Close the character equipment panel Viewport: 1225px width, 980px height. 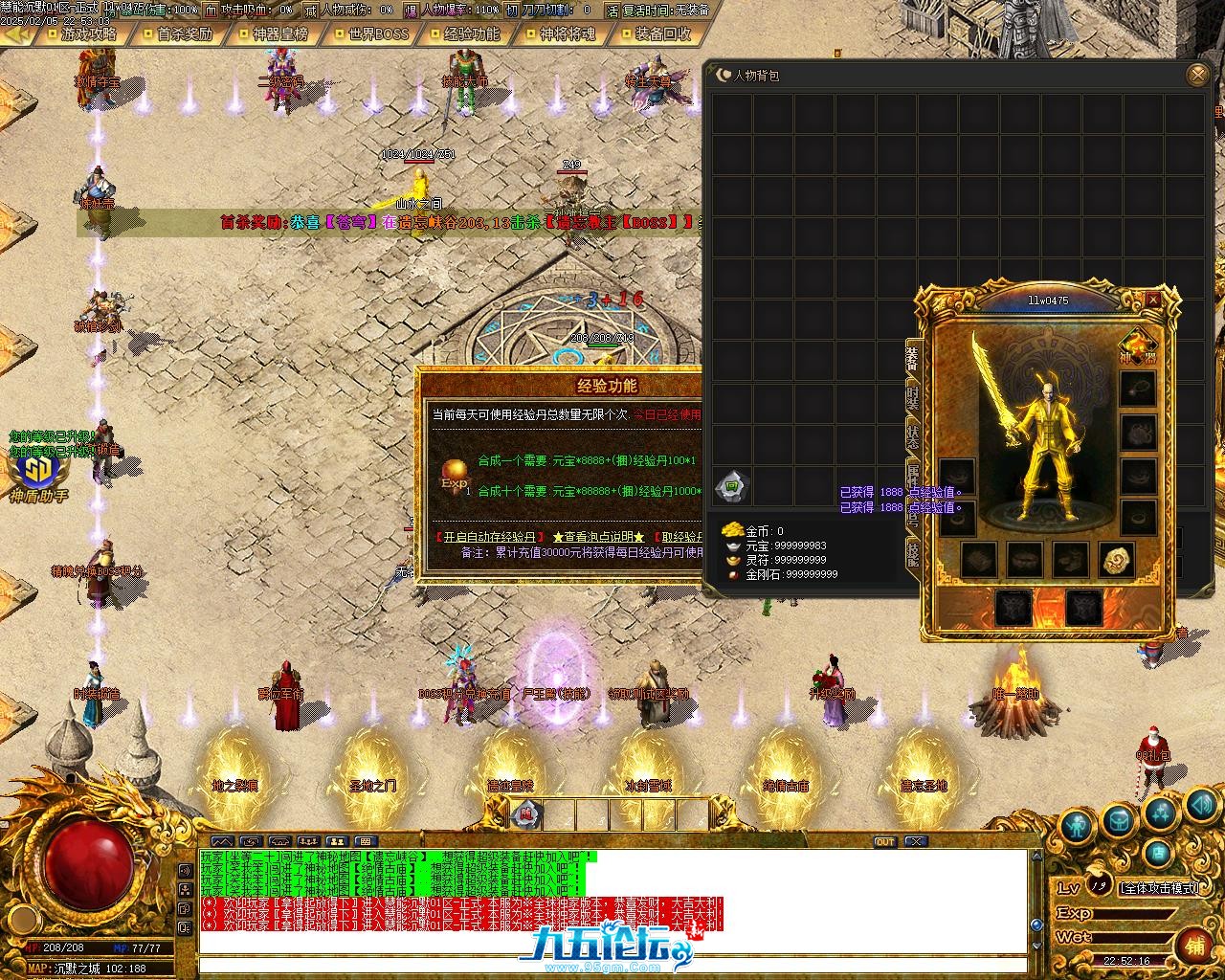pyautogui.click(x=1153, y=300)
